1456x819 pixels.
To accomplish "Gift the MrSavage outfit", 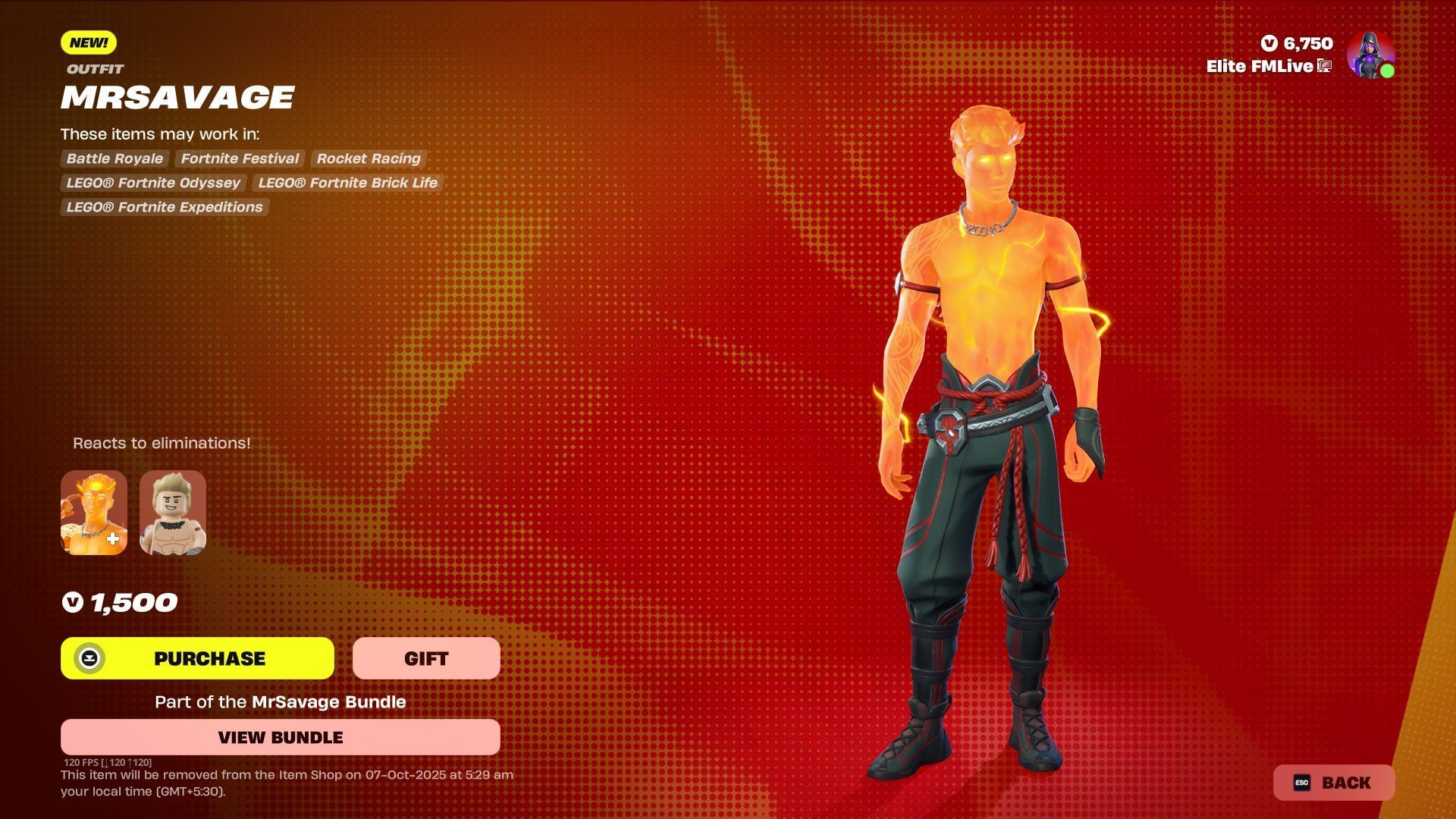I will point(426,658).
